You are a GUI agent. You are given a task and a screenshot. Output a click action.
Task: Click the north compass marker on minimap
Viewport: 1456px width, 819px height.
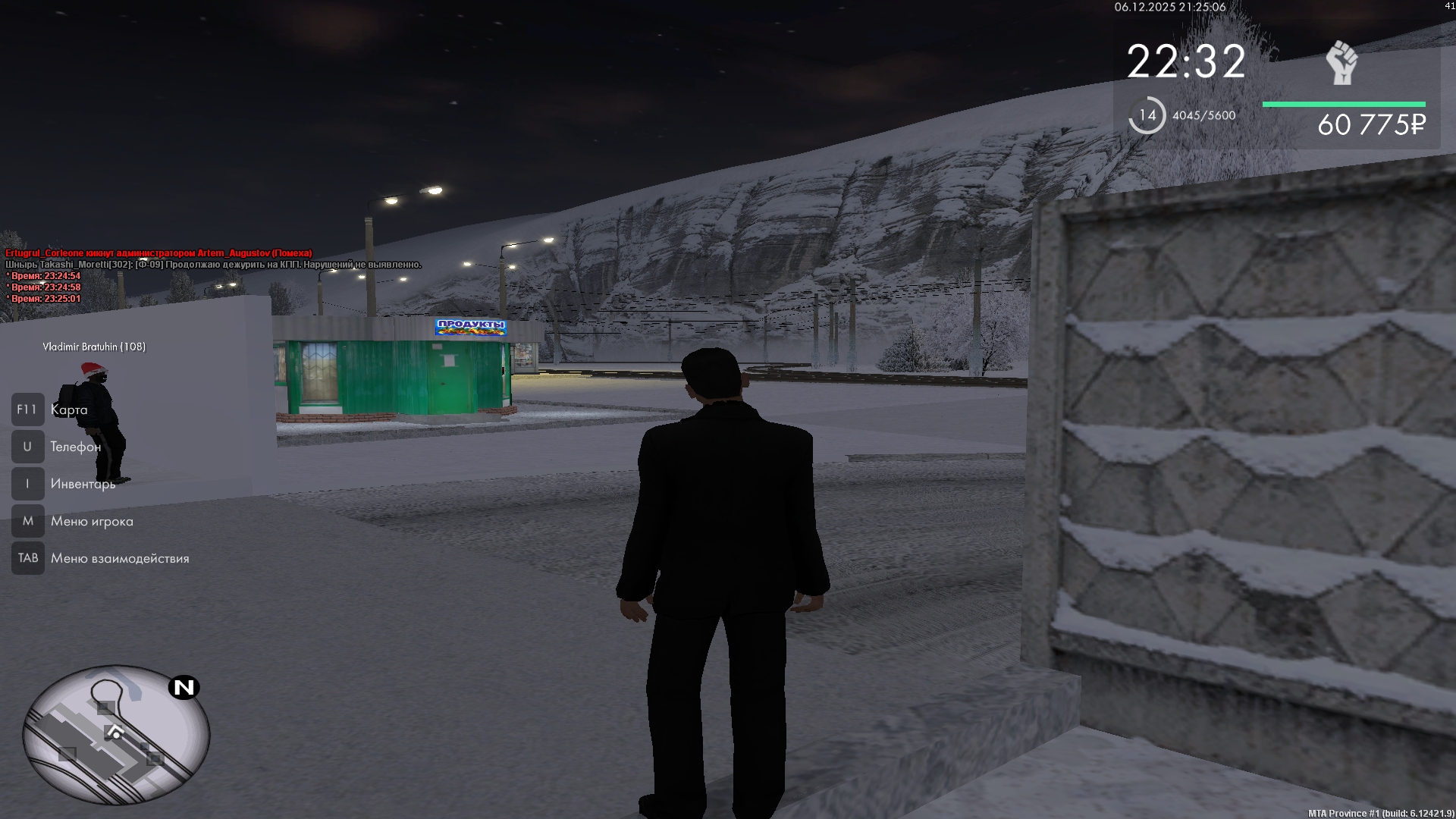184,687
